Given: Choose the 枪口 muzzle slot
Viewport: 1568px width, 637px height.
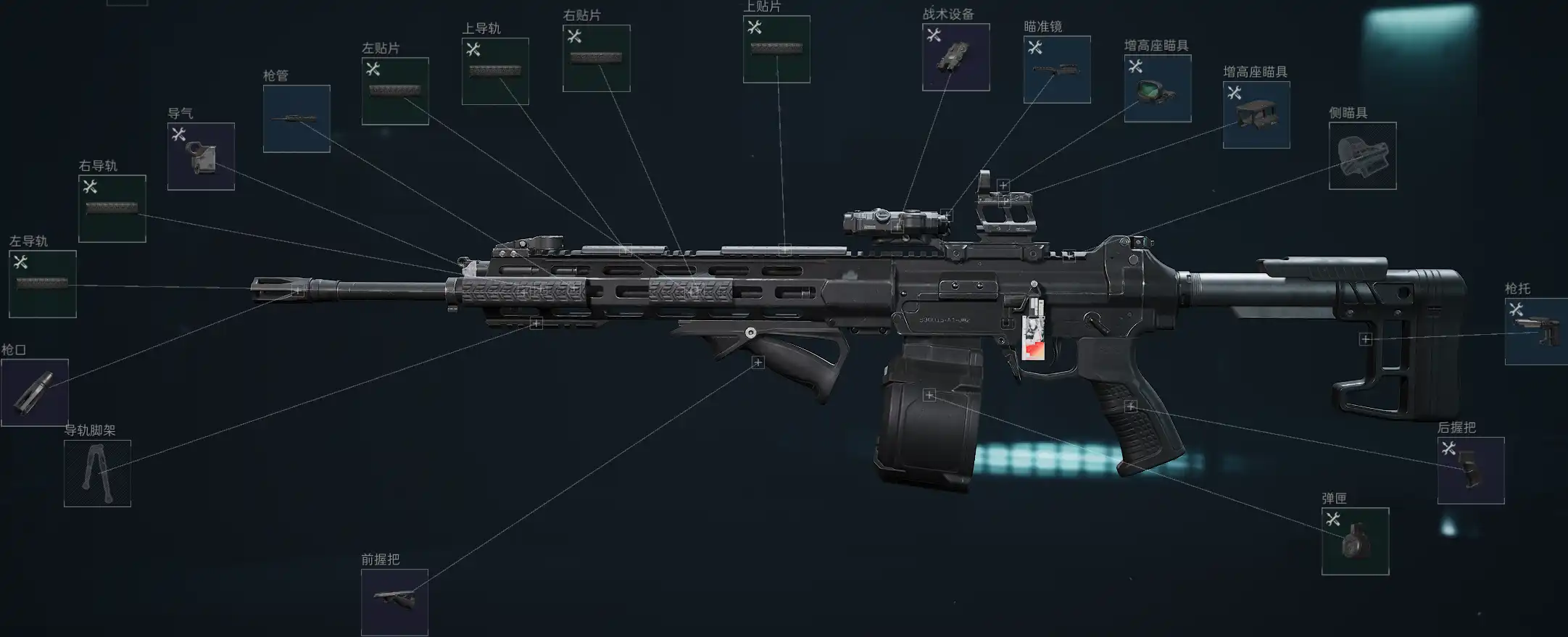Looking at the screenshot, I should (x=35, y=393).
